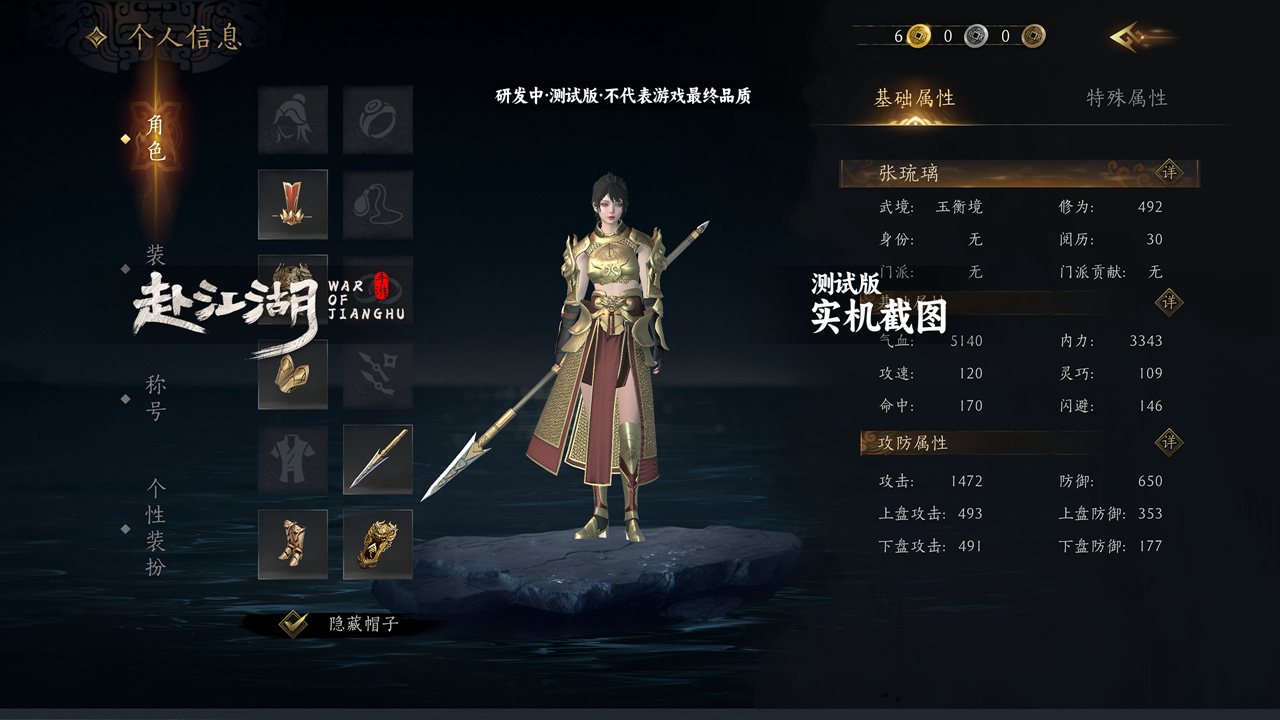Image resolution: width=1280 pixels, height=720 pixels.
Task: Select the red and gold waist-guard slot
Action: click(293, 204)
